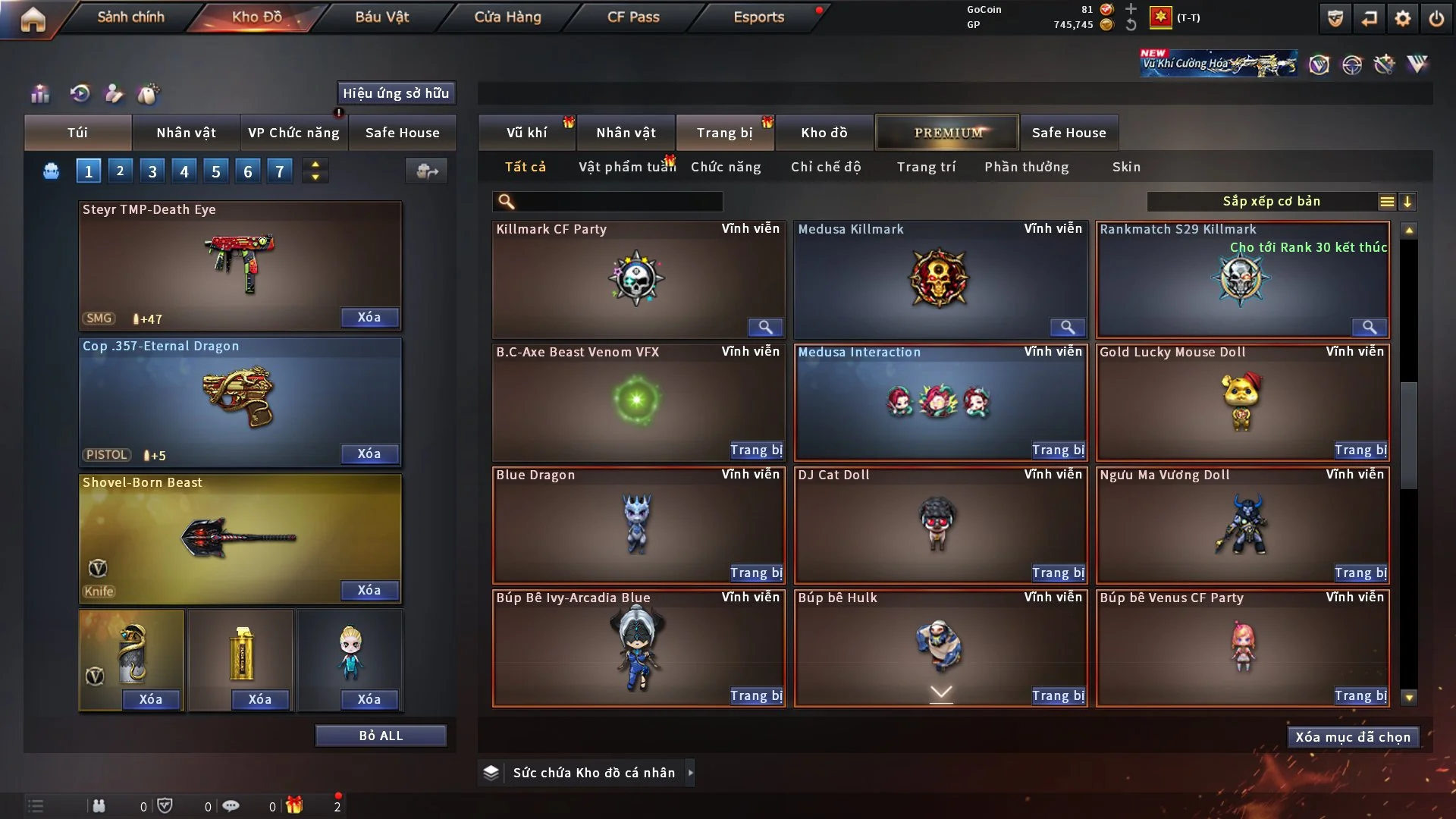The width and height of the screenshot is (1456, 819).
Task: Preview the Medusa Killmark item
Action: (x=1067, y=327)
